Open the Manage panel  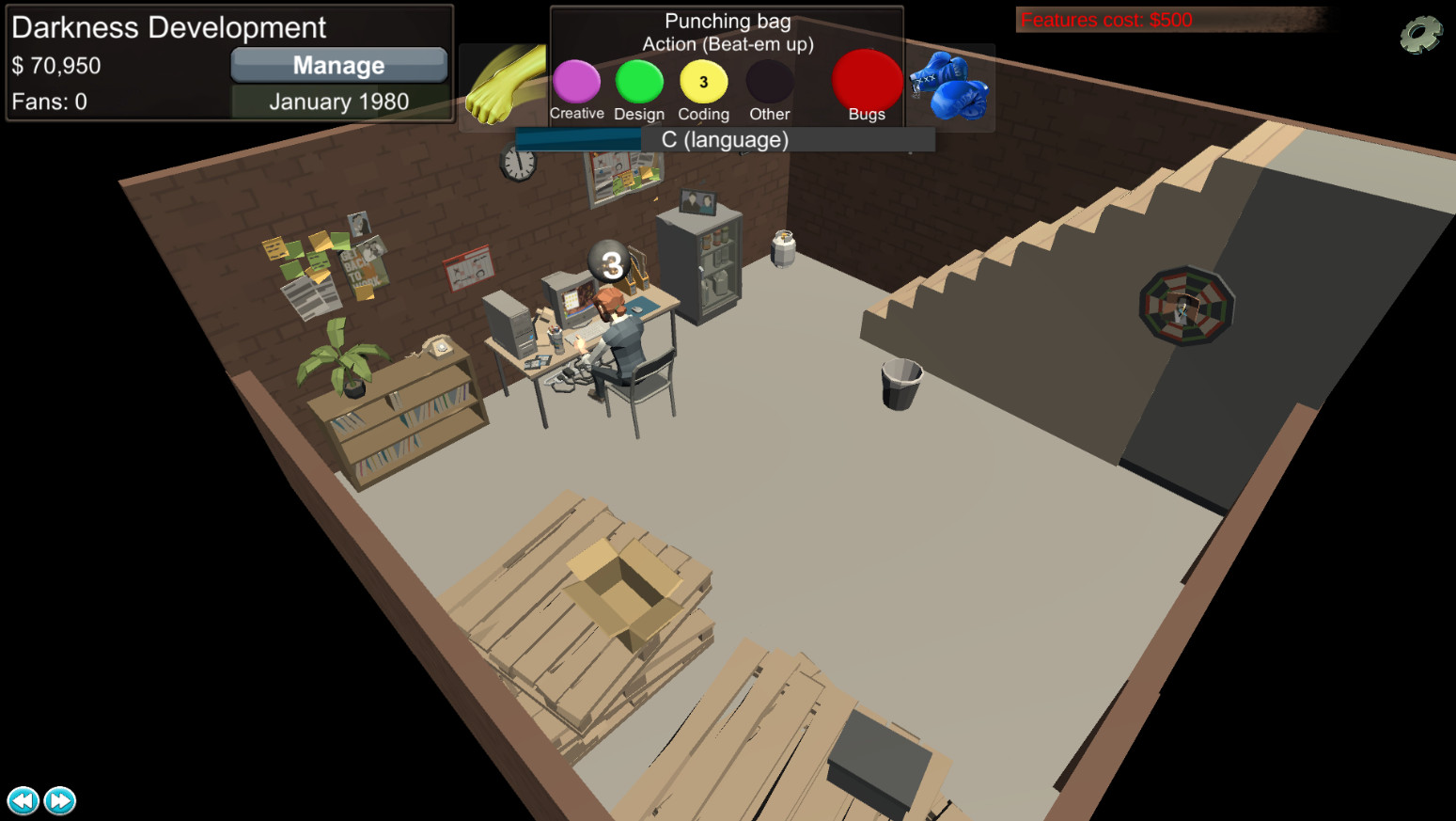[338, 64]
